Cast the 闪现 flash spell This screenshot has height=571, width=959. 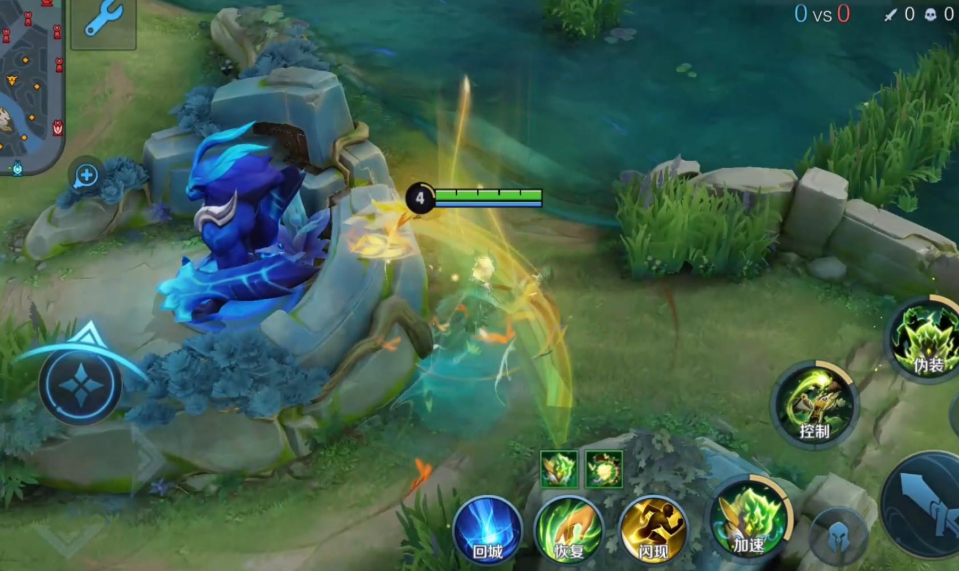pyautogui.click(x=653, y=530)
